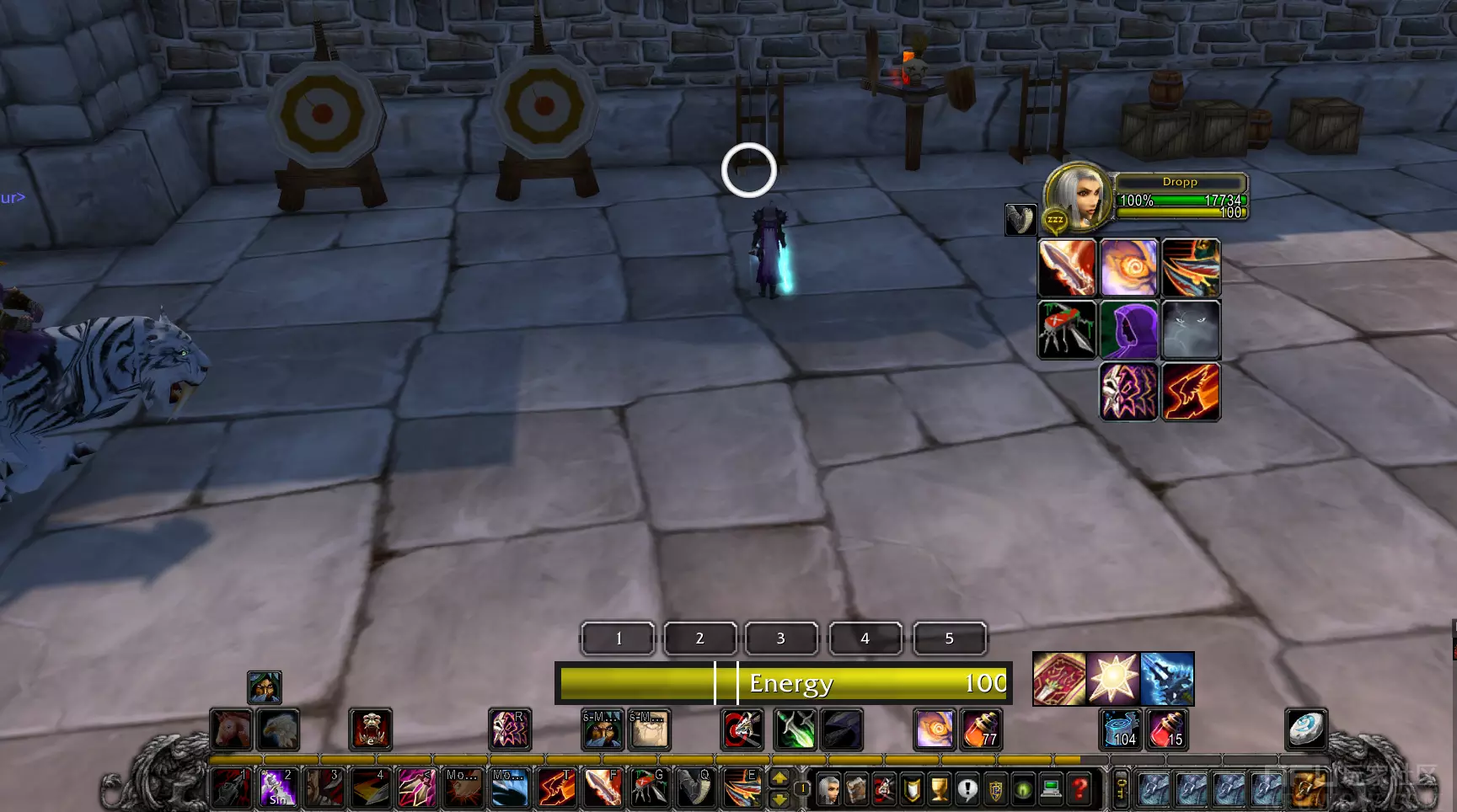Activate the grey smoke face ability
The image size is (1457, 812).
tap(1191, 329)
